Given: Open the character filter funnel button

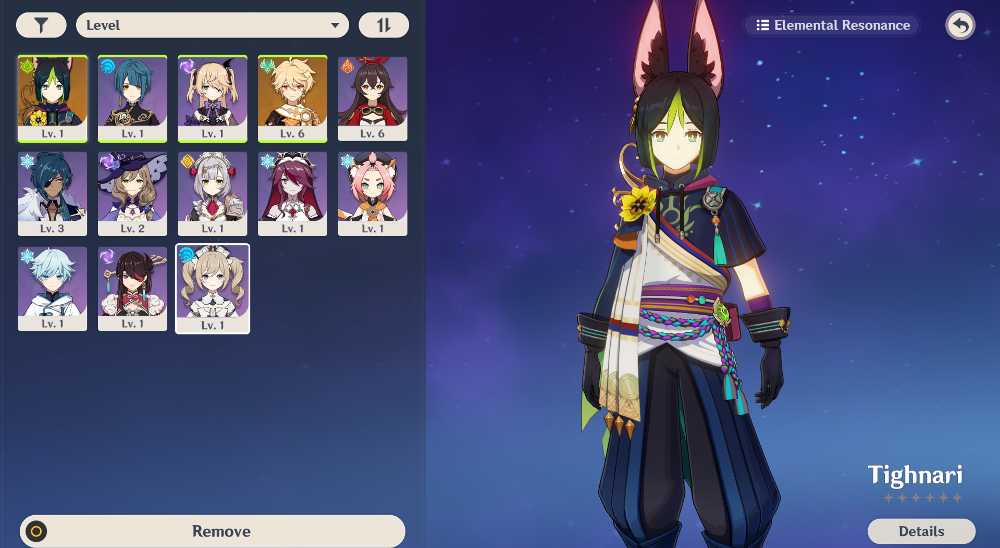Looking at the screenshot, I should [x=40, y=25].
